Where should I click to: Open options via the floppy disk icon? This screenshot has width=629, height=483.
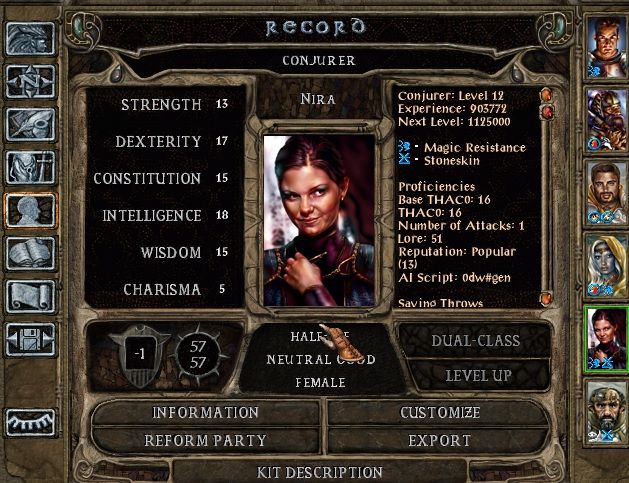(30, 338)
